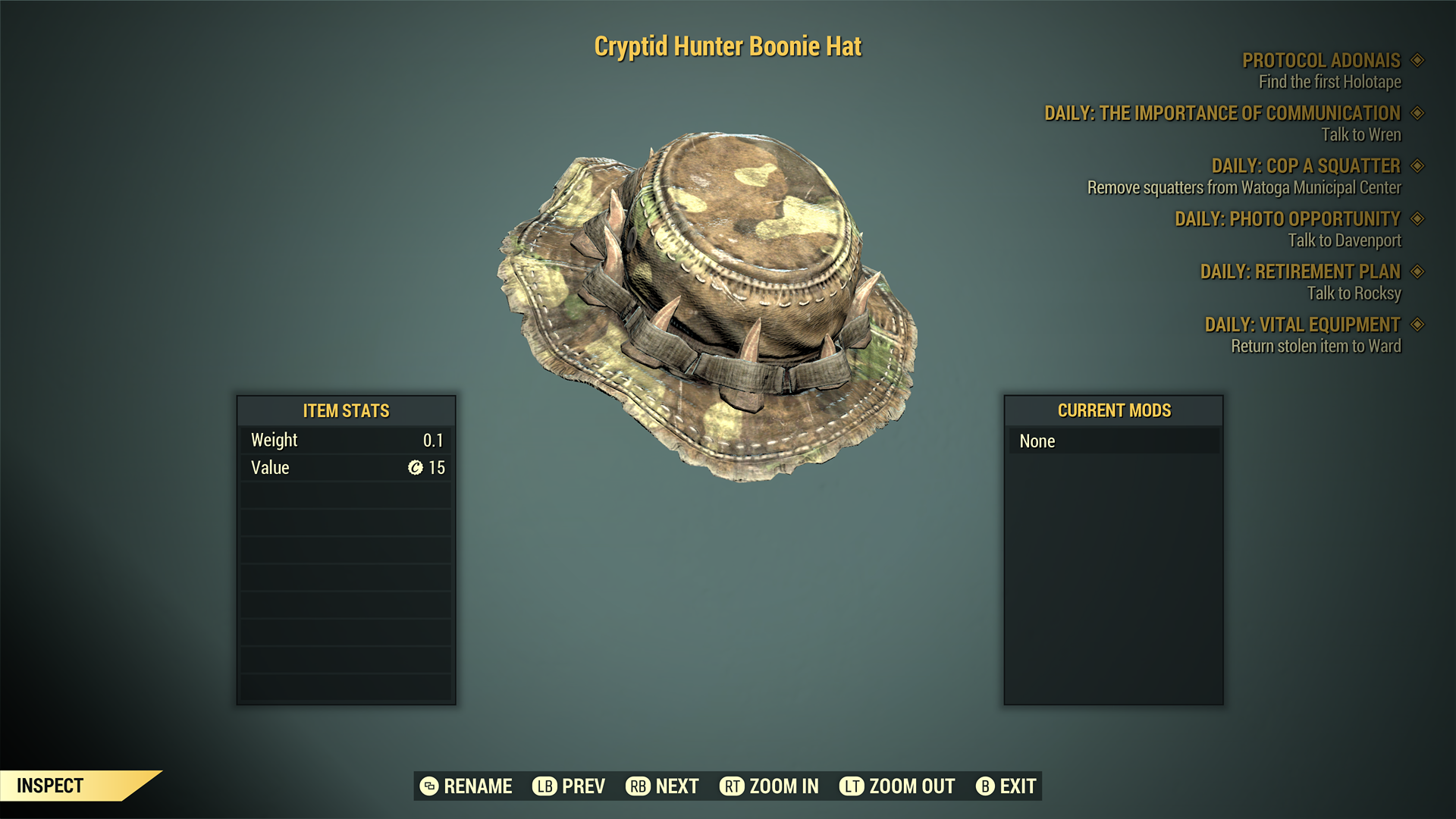Select the Daily: Retirement Plan quest title
Screen dimensions: 1456x819
pos(1301,271)
